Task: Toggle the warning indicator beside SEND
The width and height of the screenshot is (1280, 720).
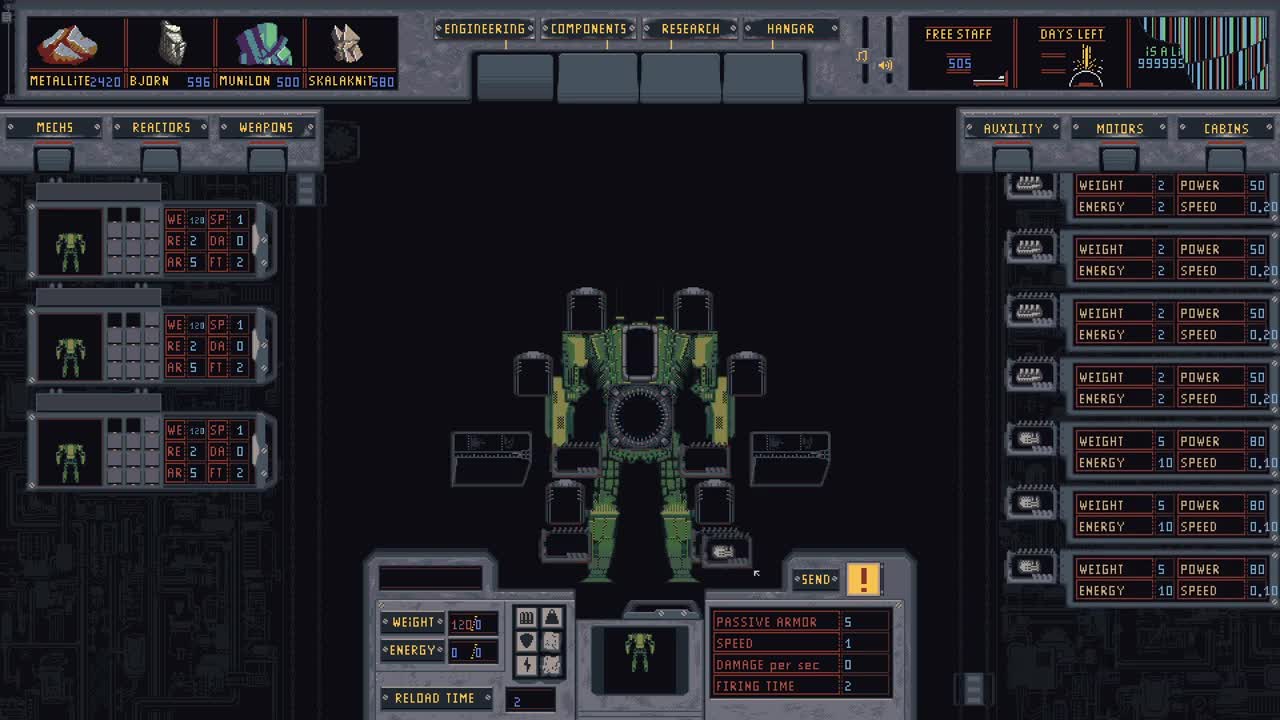Action: point(864,578)
